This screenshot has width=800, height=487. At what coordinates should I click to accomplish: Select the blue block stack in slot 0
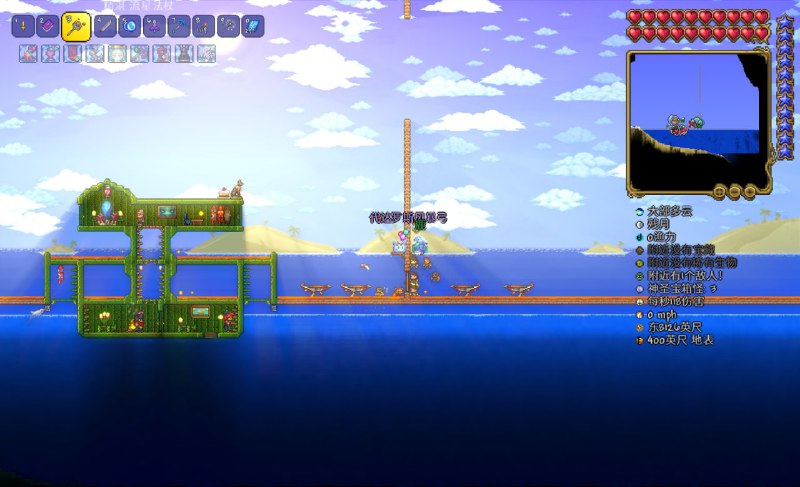tap(254, 26)
